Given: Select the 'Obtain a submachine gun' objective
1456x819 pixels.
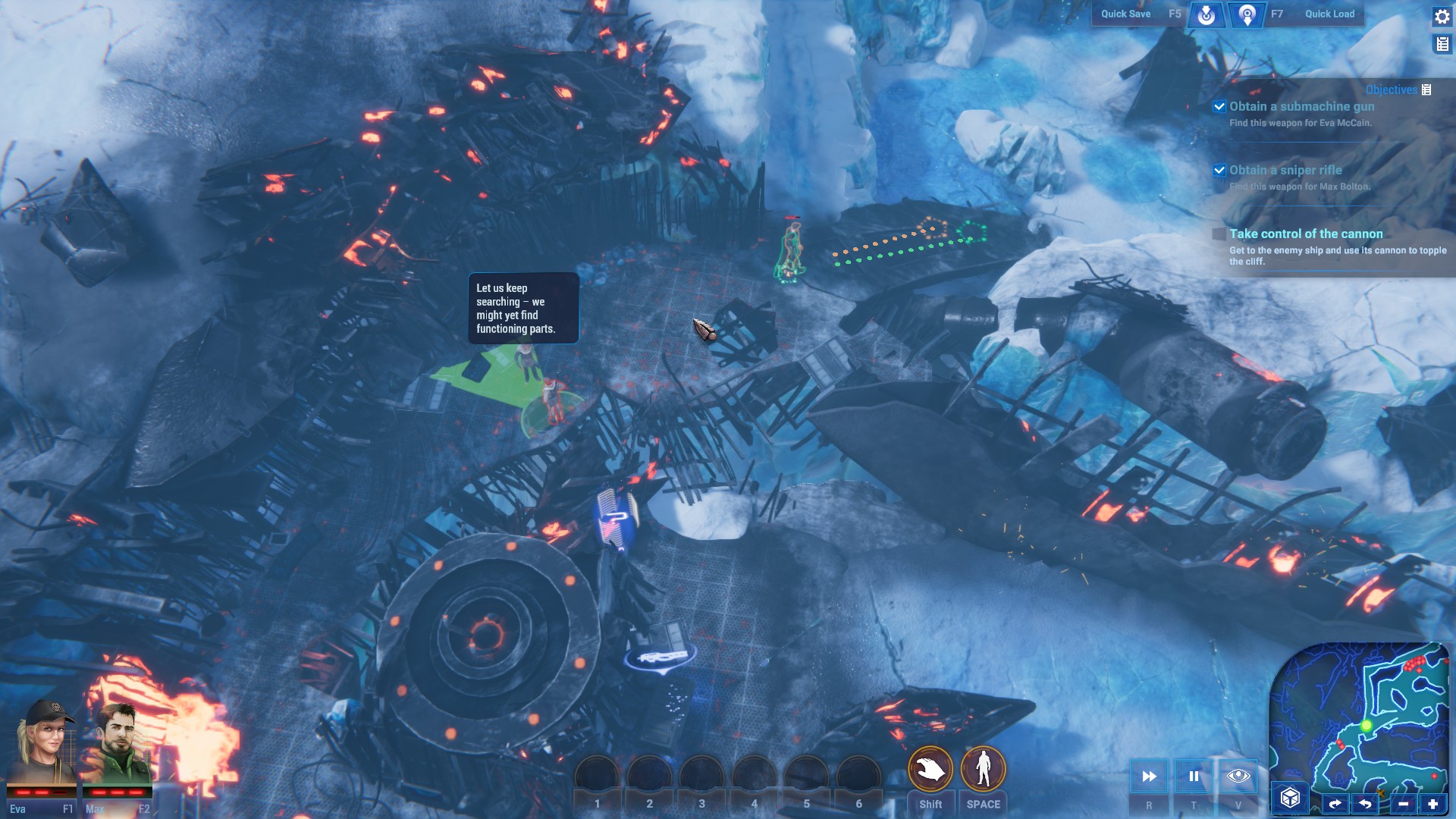Looking at the screenshot, I should [x=1301, y=107].
